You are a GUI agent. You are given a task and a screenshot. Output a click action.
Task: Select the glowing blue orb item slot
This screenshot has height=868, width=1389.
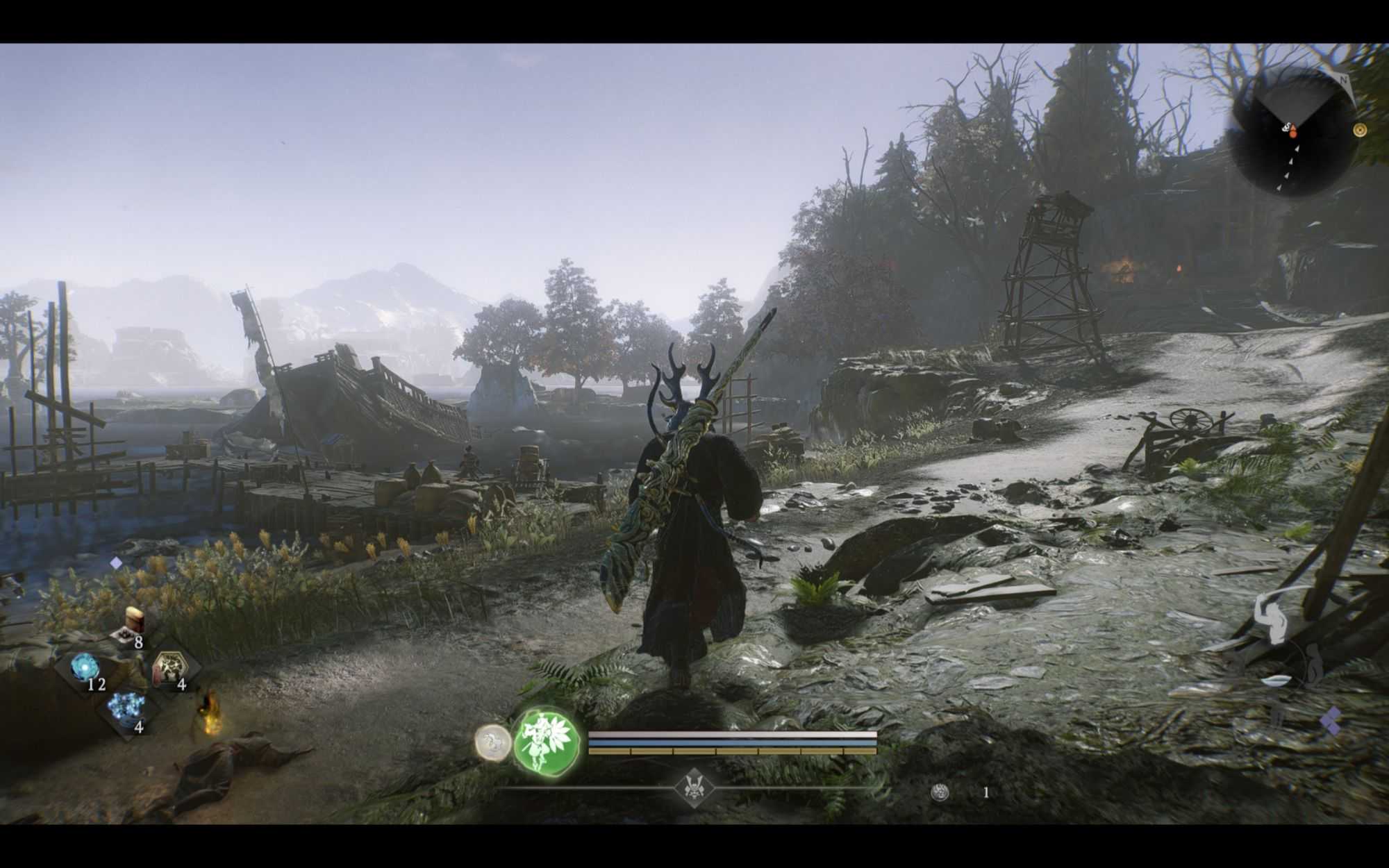coord(85,668)
